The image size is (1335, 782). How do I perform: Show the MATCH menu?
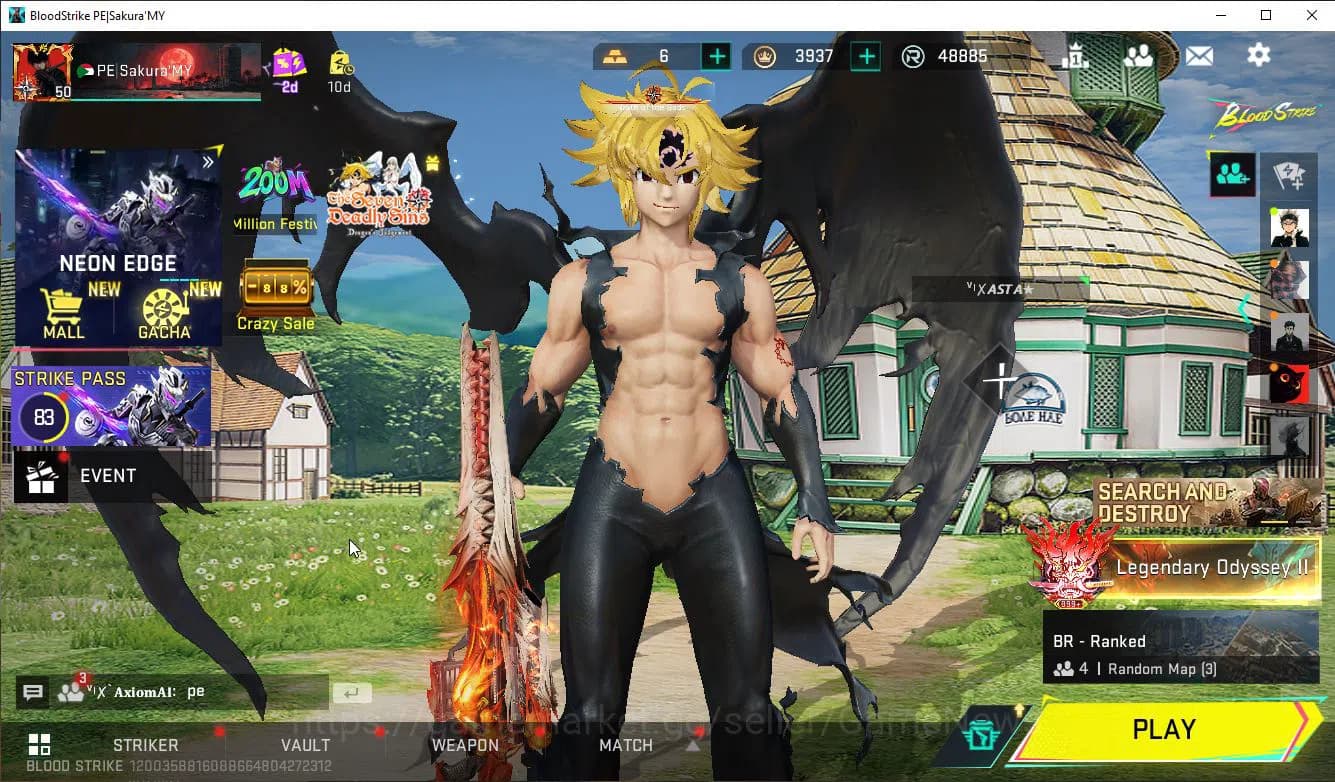point(626,745)
